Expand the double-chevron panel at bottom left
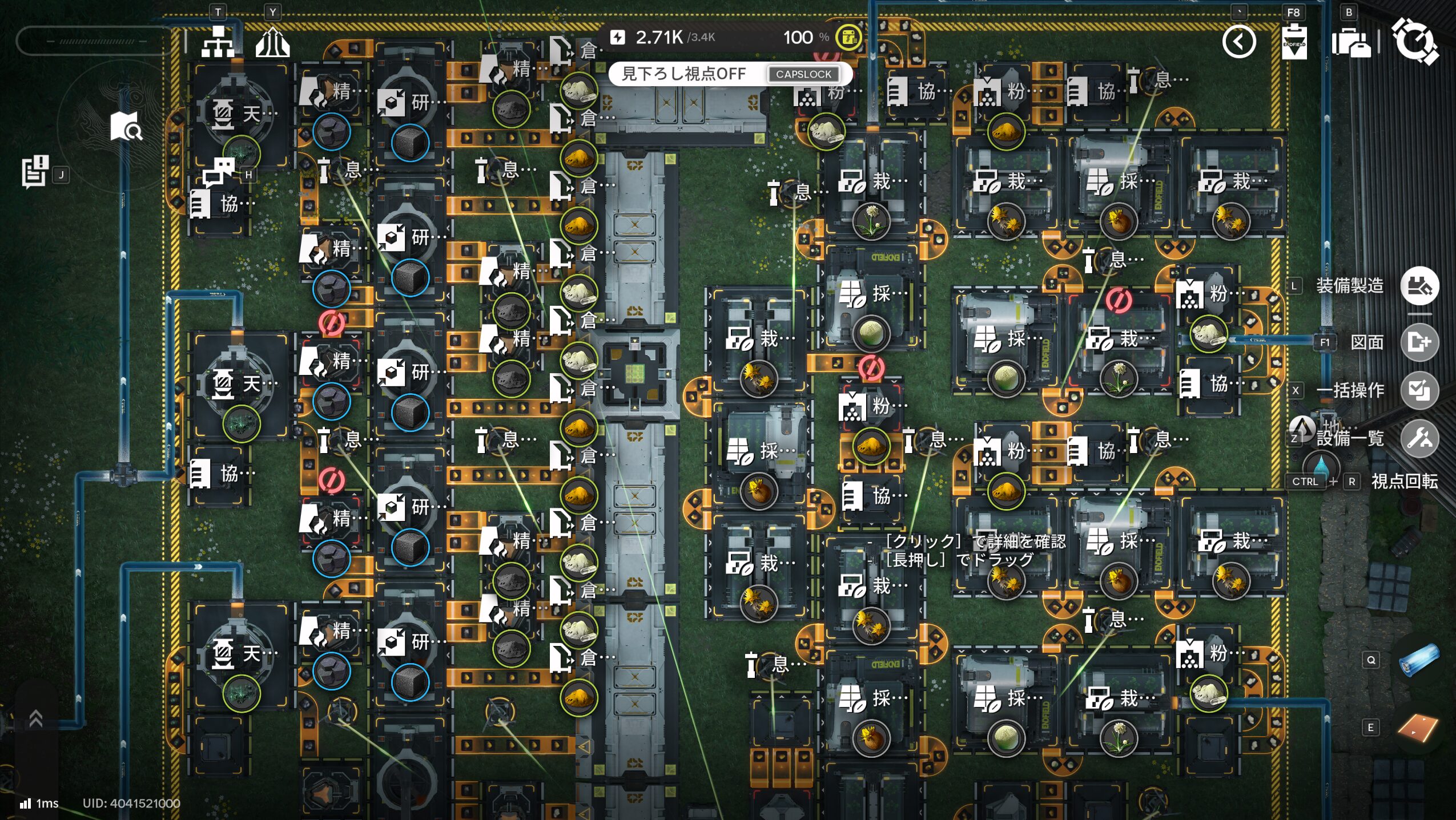This screenshot has width=1456, height=820. 36,719
